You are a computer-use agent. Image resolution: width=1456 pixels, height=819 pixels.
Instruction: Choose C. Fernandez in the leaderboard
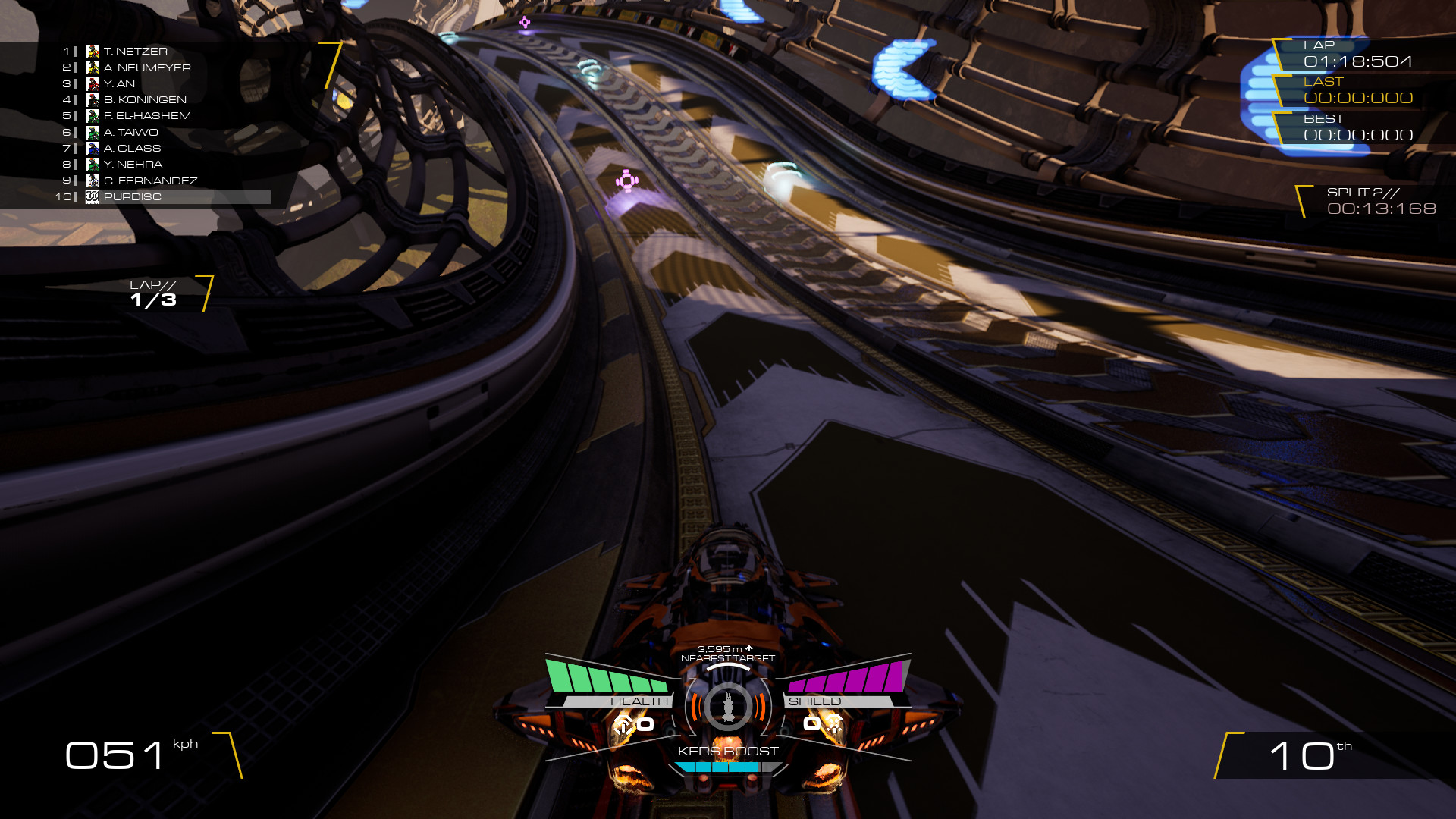click(150, 180)
